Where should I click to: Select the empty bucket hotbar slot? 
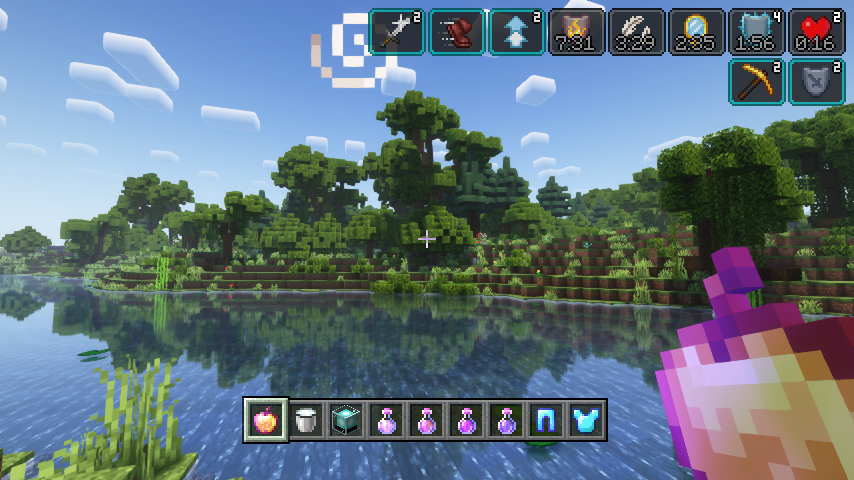pos(306,421)
